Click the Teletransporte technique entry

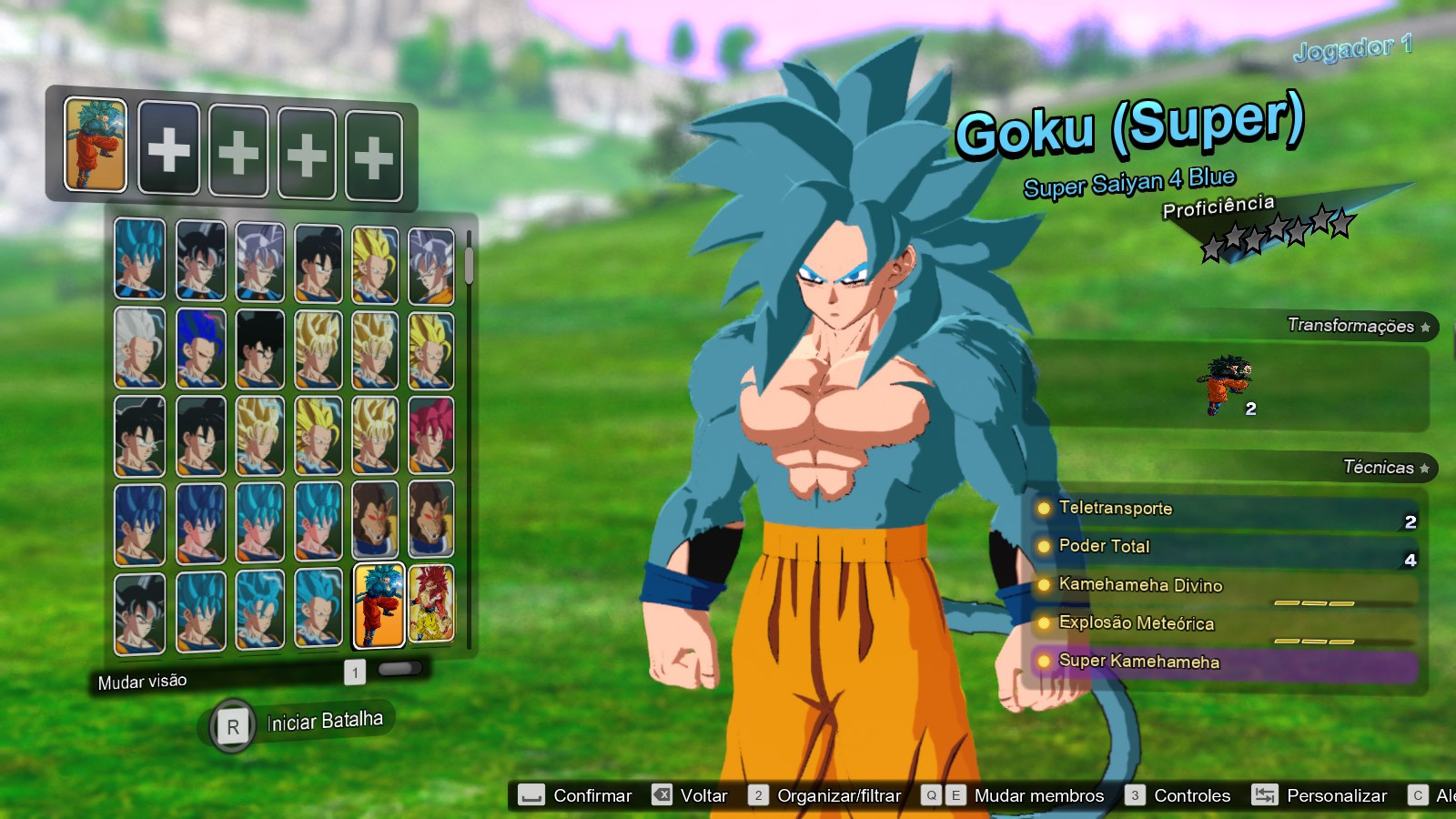(x=1115, y=509)
